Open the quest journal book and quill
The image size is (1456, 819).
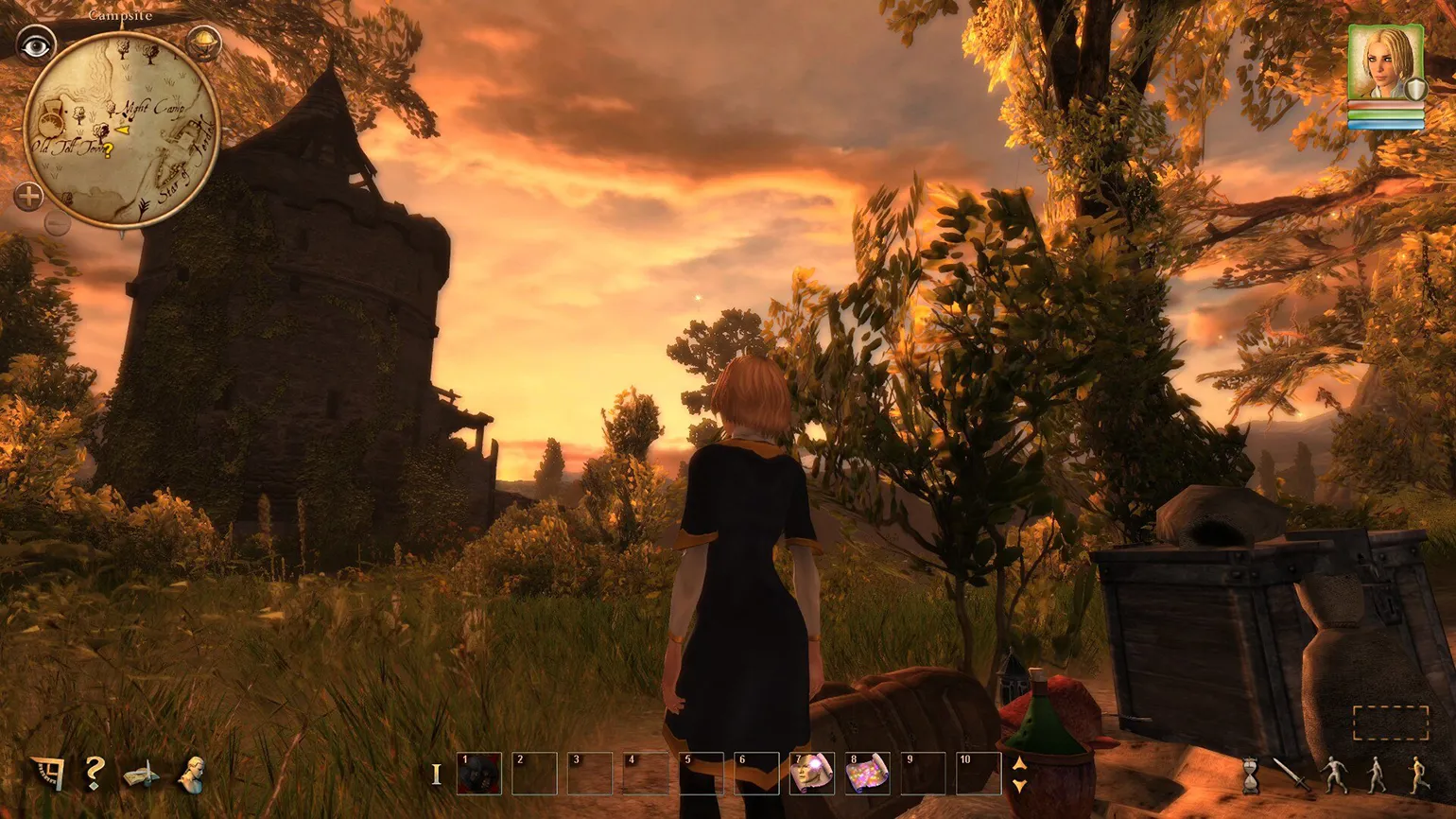pyautogui.click(x=142, y=775)
